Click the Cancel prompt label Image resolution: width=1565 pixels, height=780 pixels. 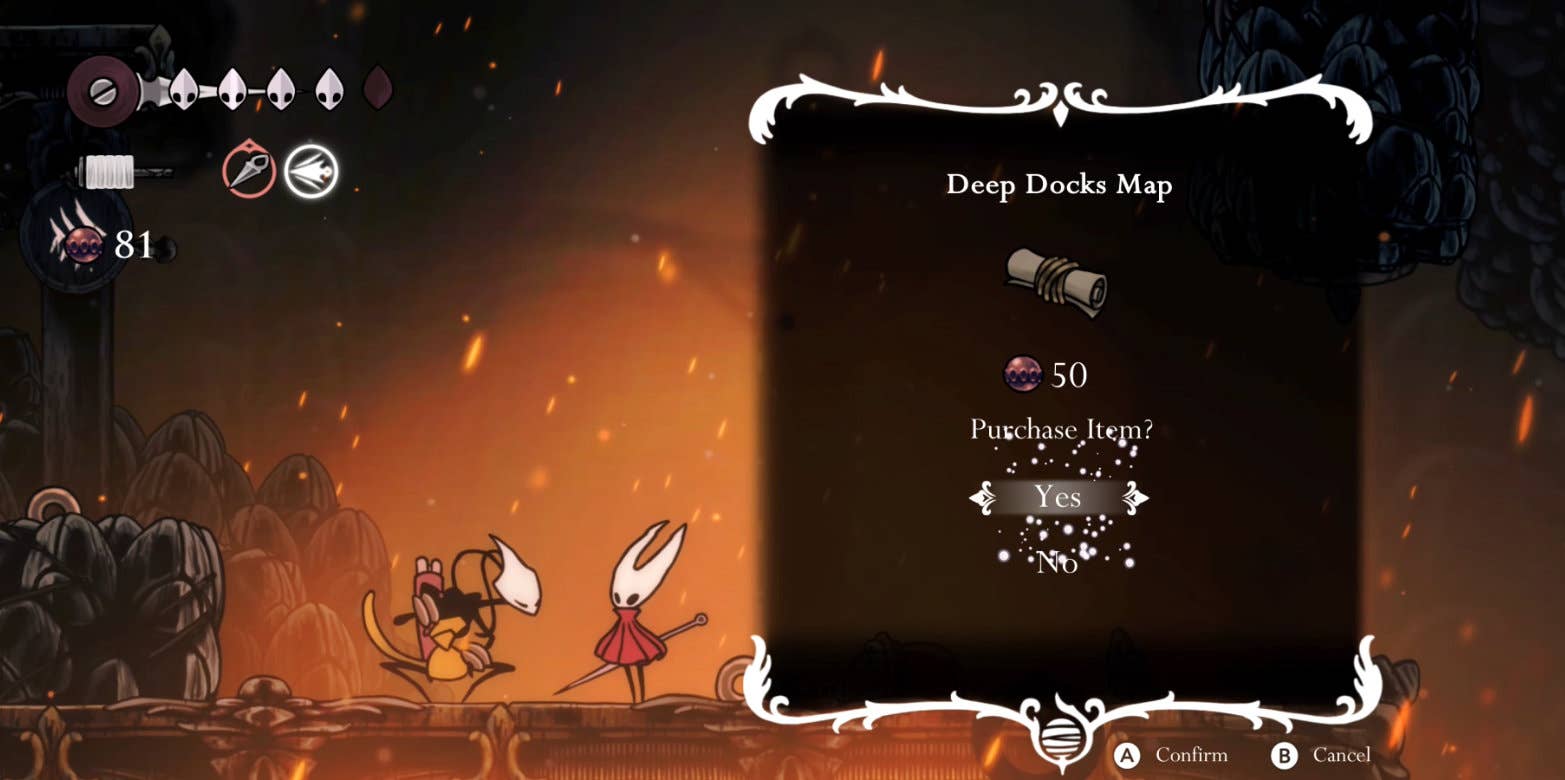click(x=1341, y=755)
